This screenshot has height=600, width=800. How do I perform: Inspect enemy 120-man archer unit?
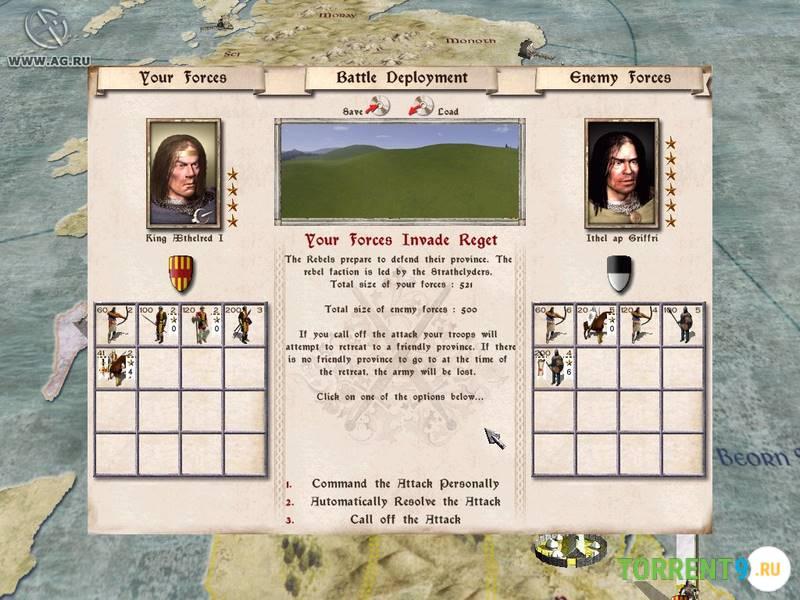[641, 325]
